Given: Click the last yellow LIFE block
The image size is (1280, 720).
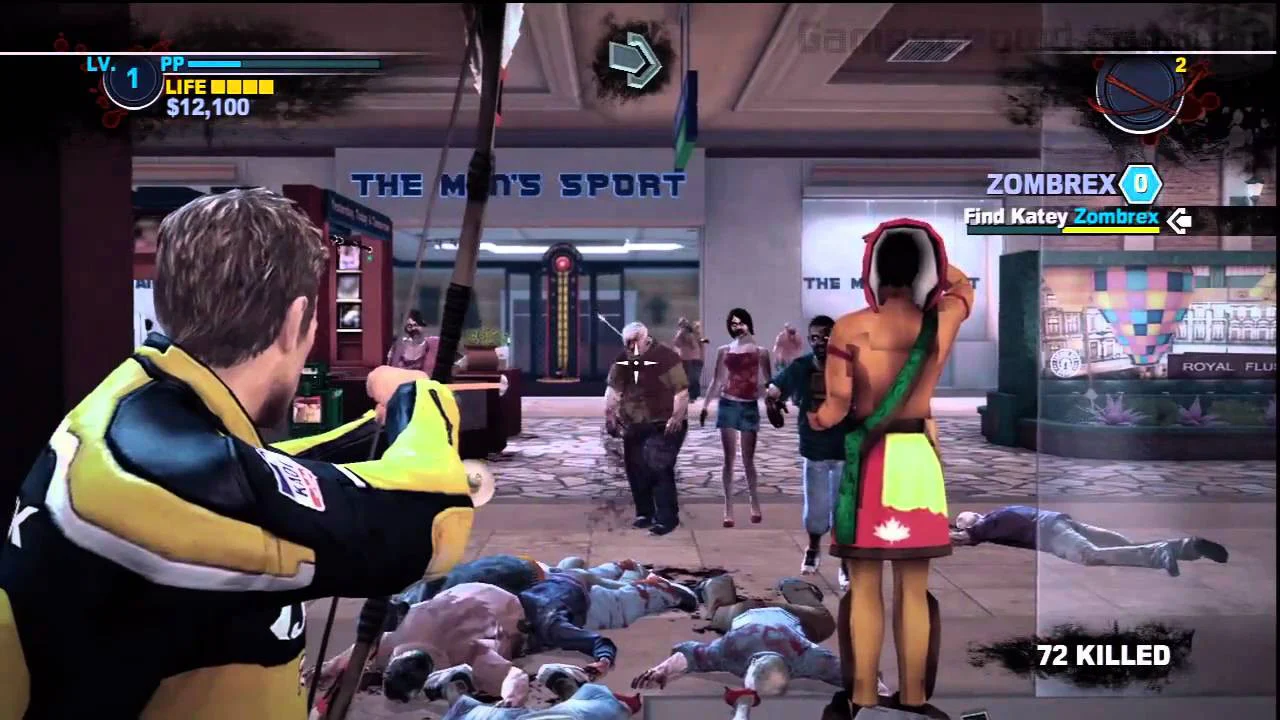Looking at the screenshot, I should tap(263, 88).
